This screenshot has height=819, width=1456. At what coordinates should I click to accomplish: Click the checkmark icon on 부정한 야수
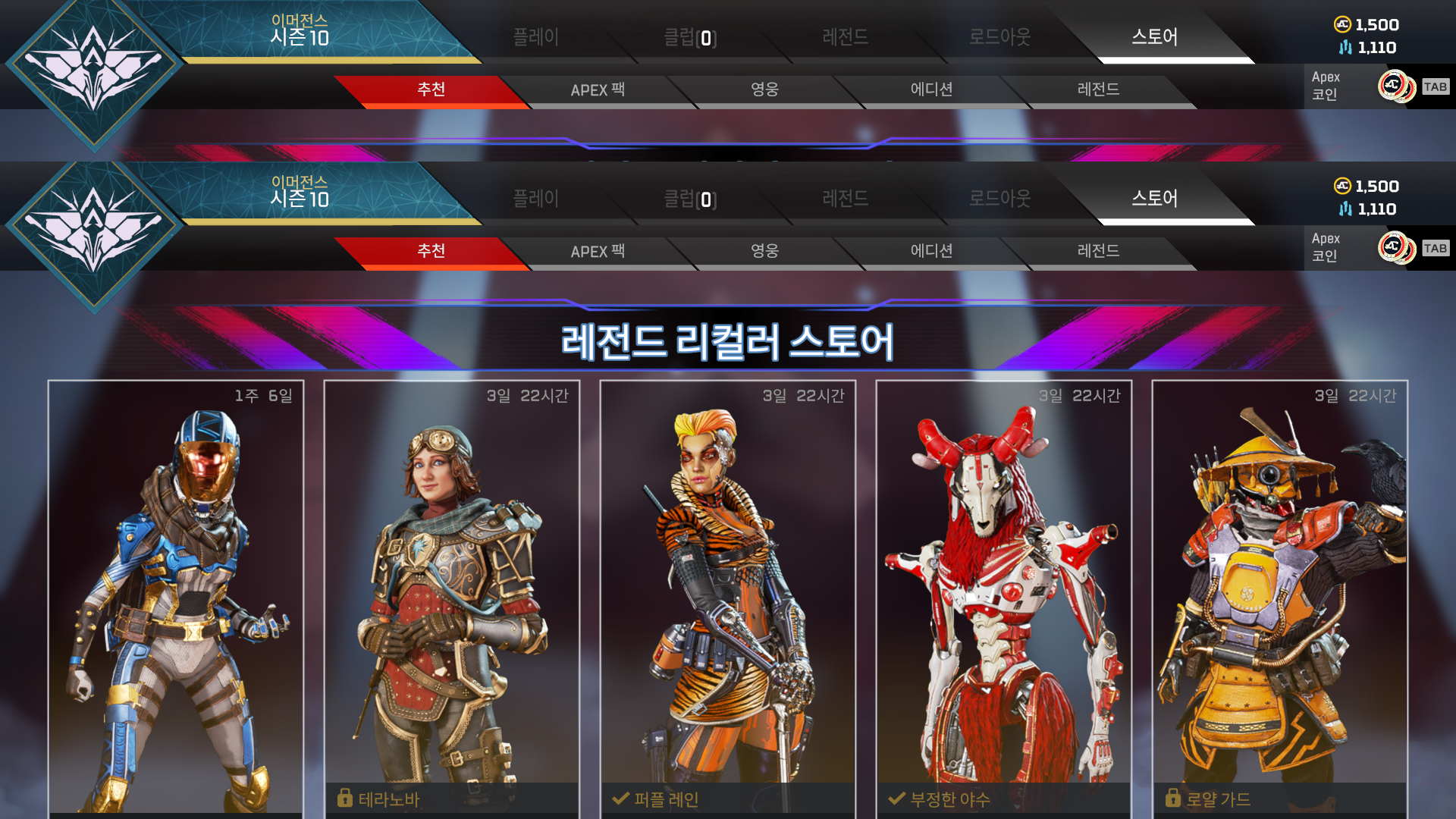[x=896, y=799]
